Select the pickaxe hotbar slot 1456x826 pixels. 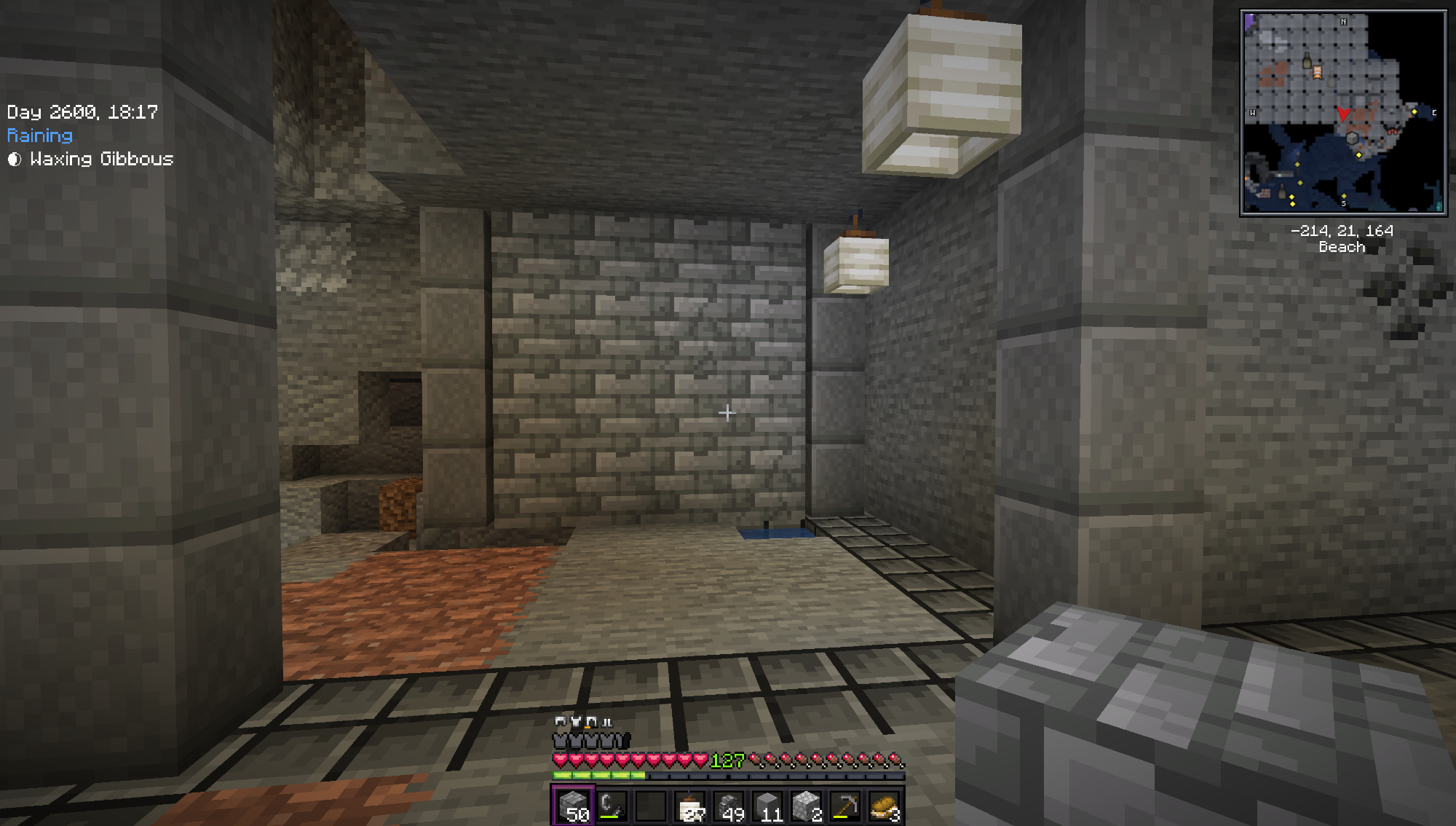coord(846,806)
